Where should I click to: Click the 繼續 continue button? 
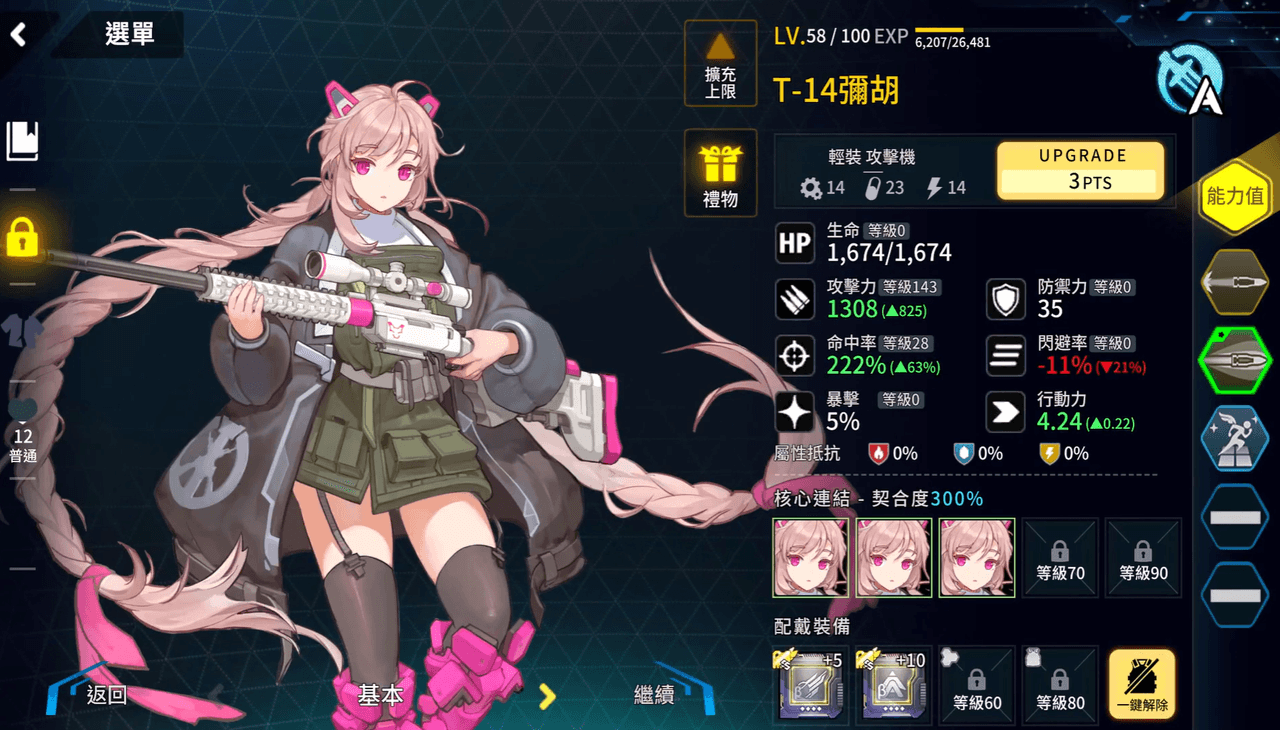tap(655, 694)
